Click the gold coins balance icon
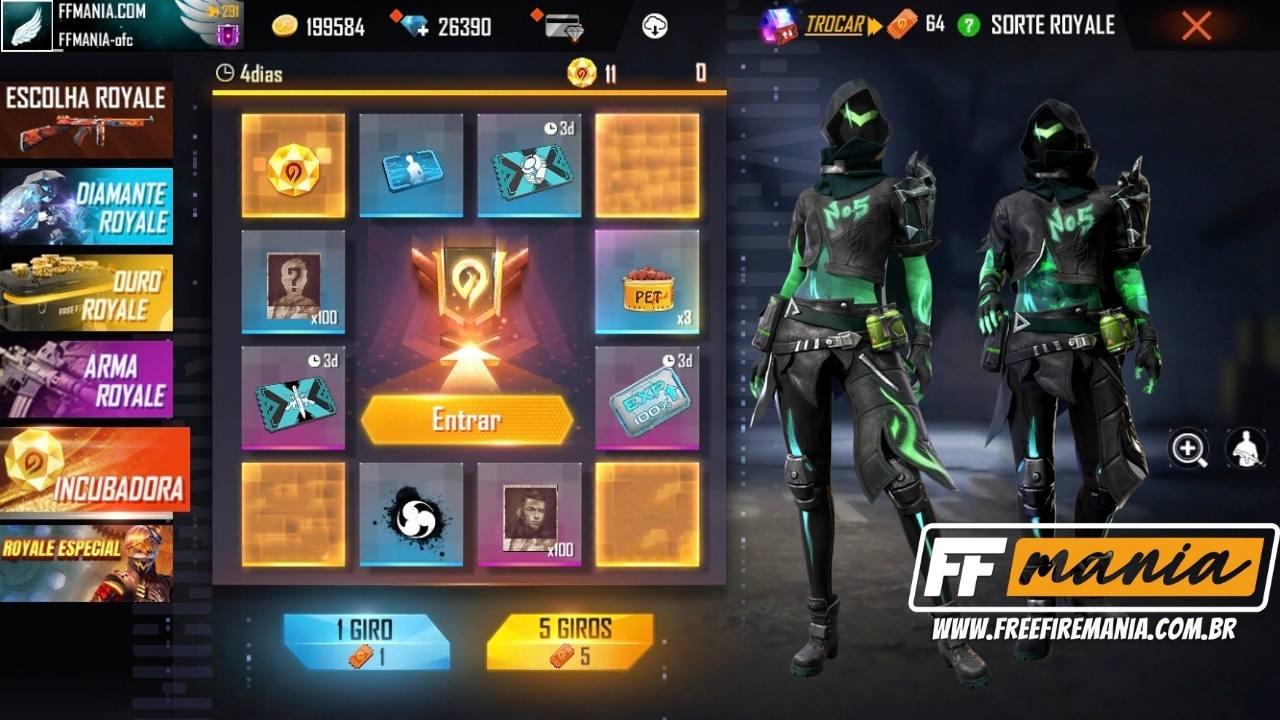The width and height of the screenshot is (1280, 720). pos(283,27)
